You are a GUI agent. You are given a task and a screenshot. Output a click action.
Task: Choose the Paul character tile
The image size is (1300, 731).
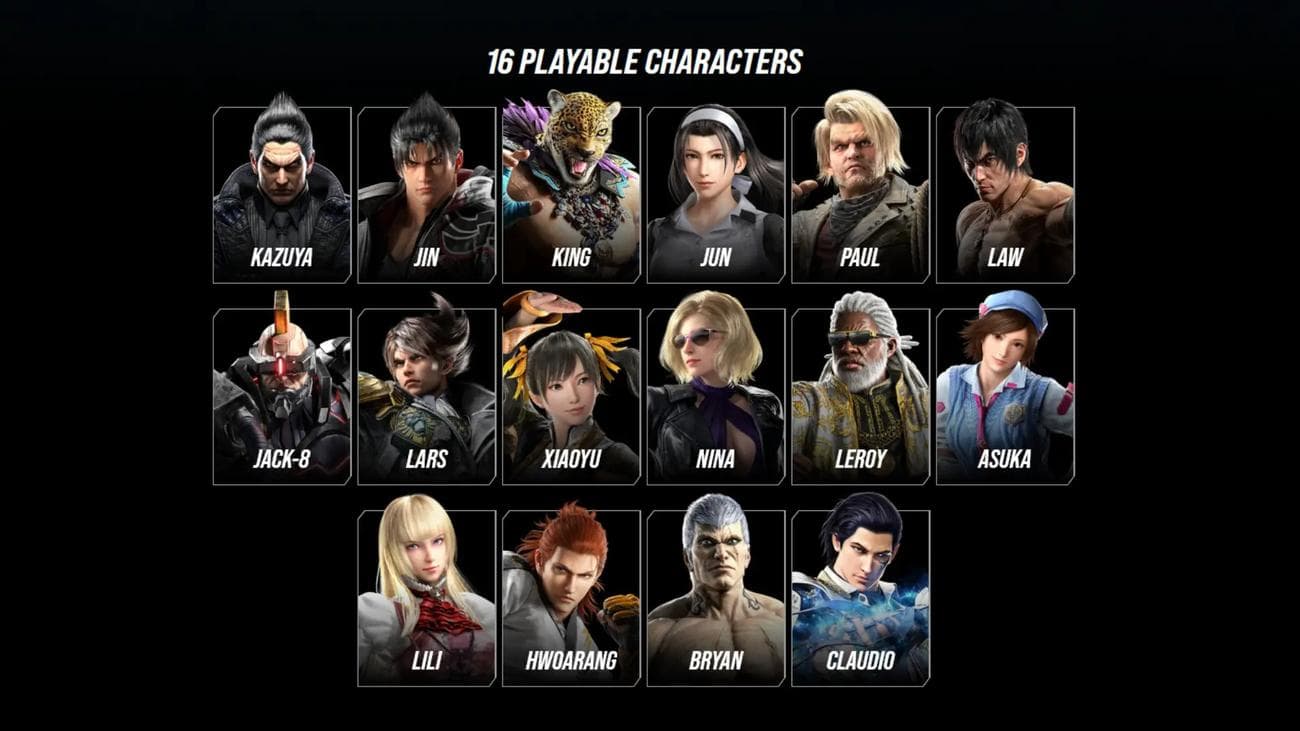[861, 195]
